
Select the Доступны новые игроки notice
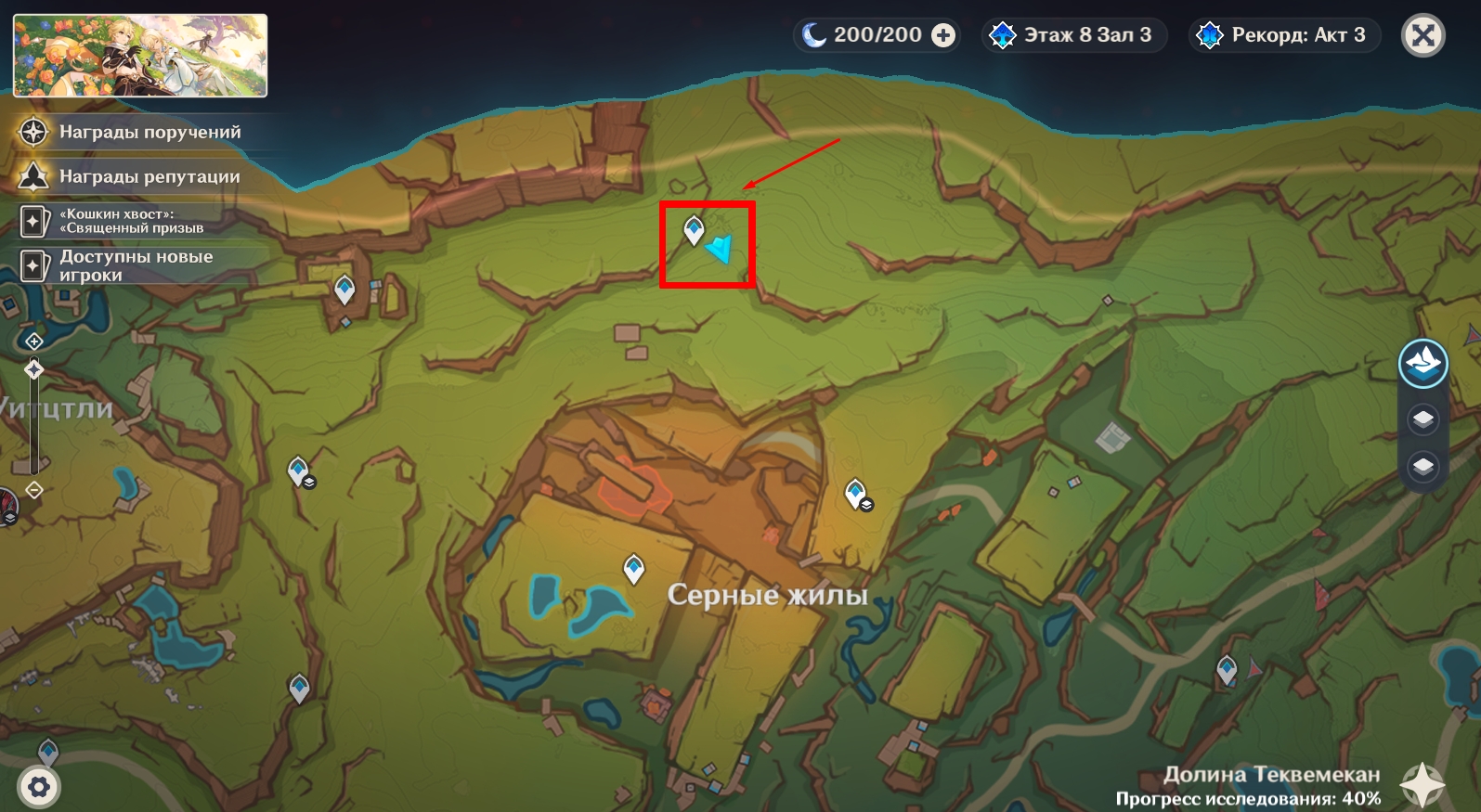pyautogui.click(x=135, y=265)
